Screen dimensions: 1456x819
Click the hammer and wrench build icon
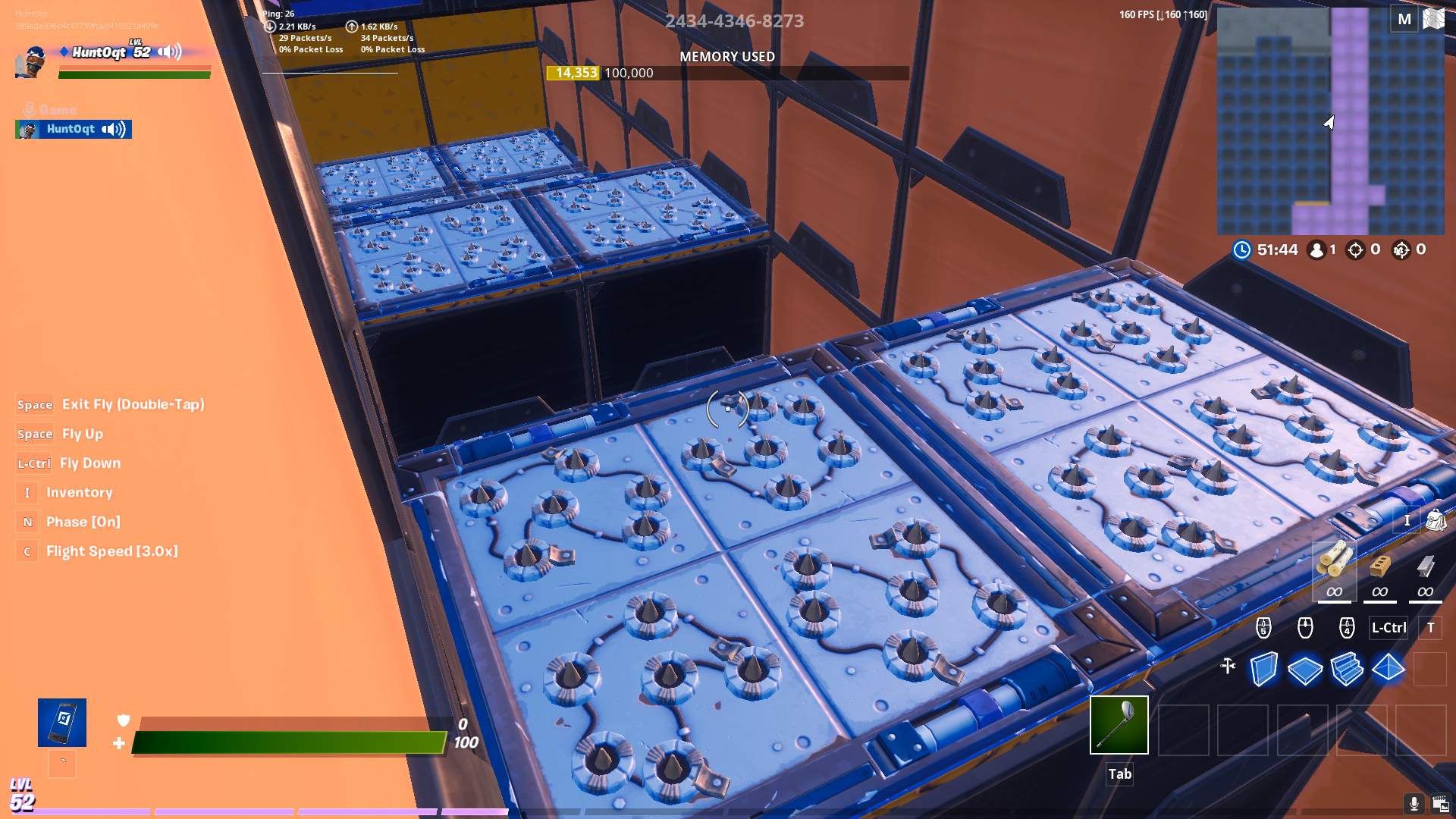(1228, 666)
